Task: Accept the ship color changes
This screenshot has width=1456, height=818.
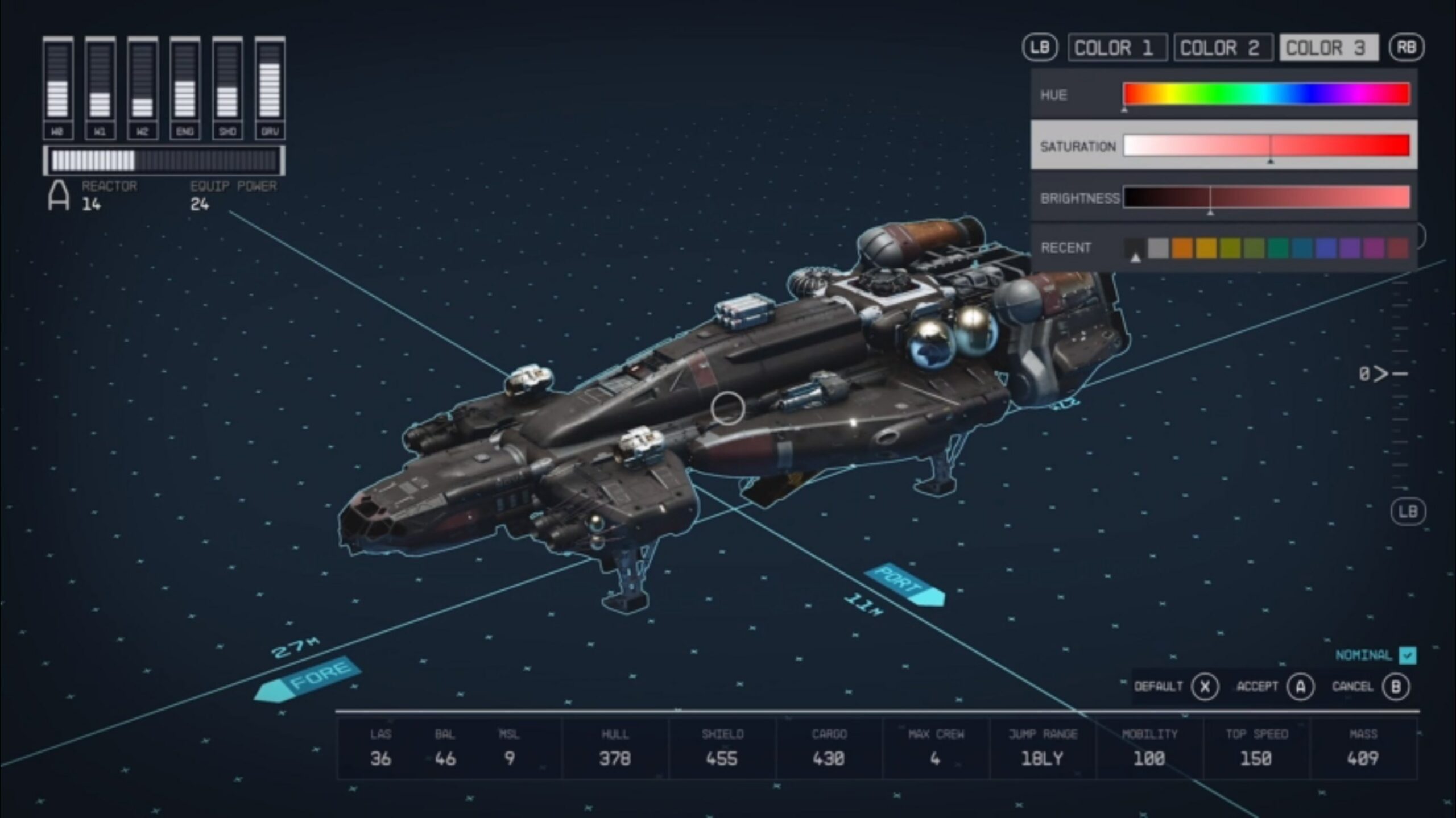Action: 1300,687
